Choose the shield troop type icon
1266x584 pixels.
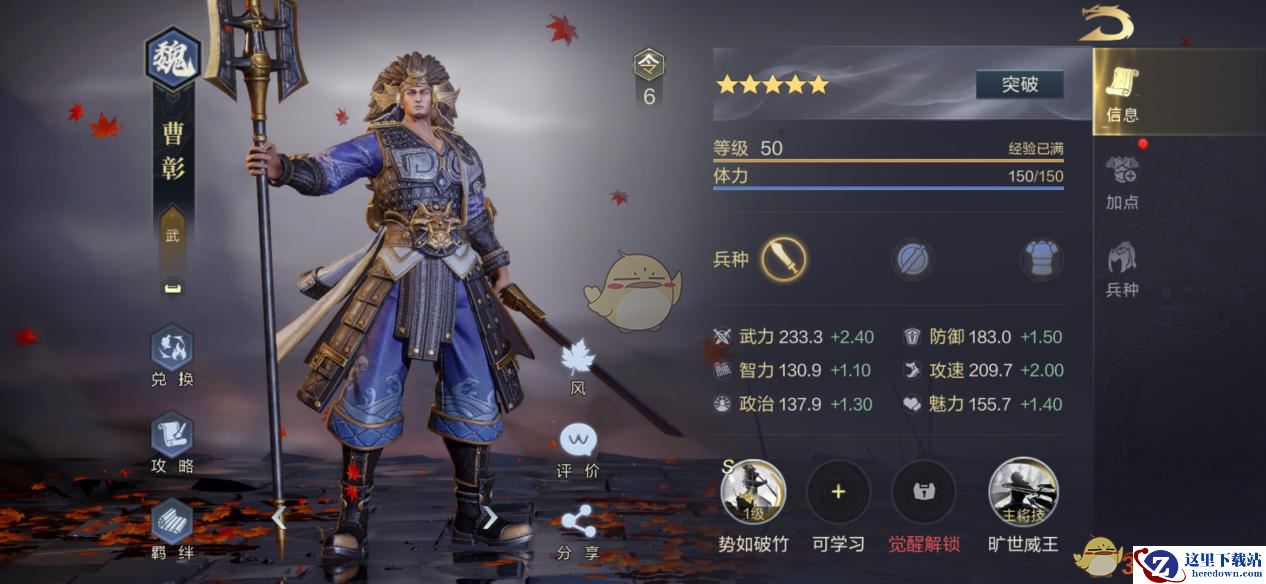pyautogui.click(x=913, y=260)
